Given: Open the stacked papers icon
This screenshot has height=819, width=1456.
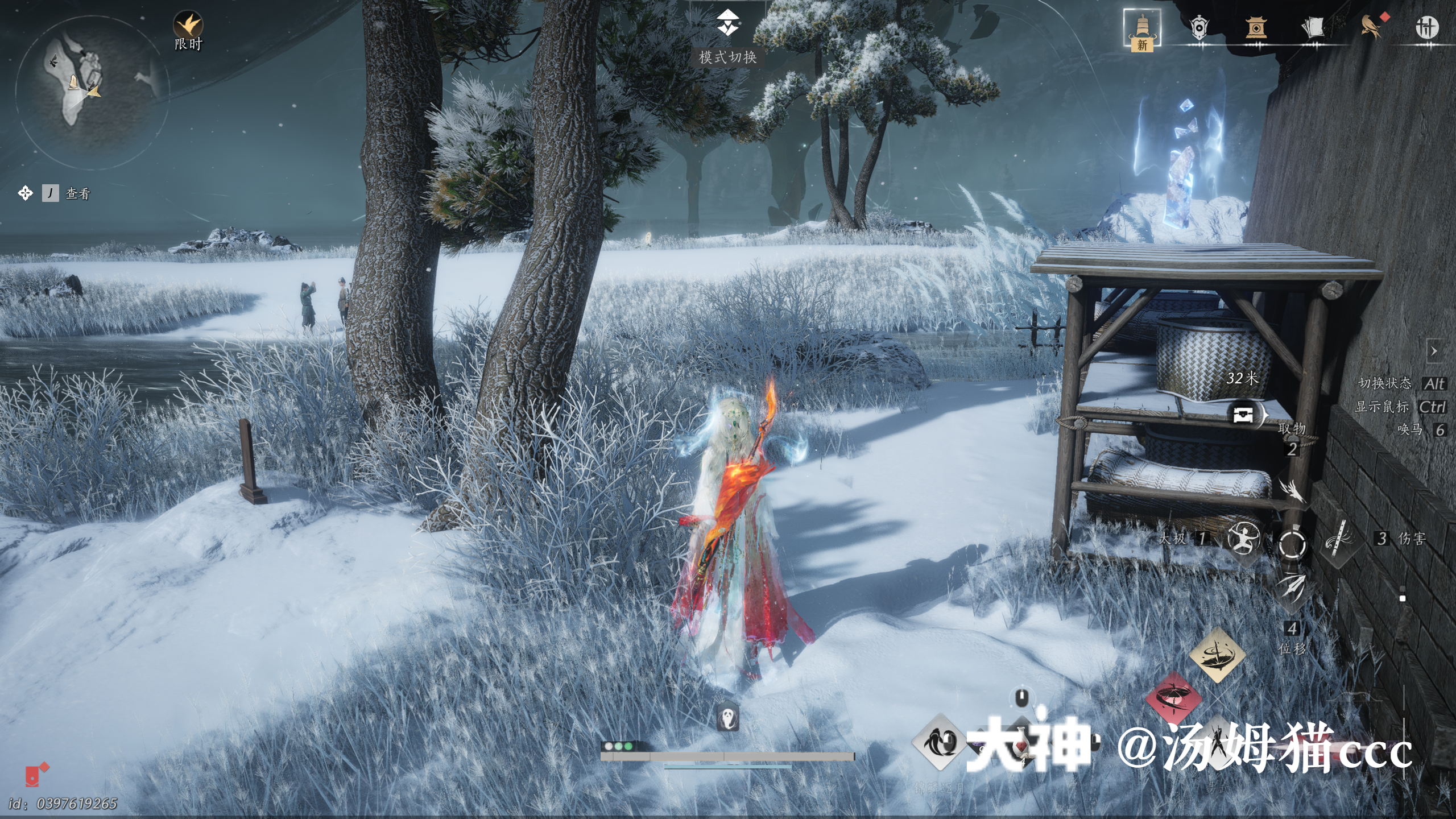Looking at the screenshot, I should pyautogui.click(x=1313, y=28).
